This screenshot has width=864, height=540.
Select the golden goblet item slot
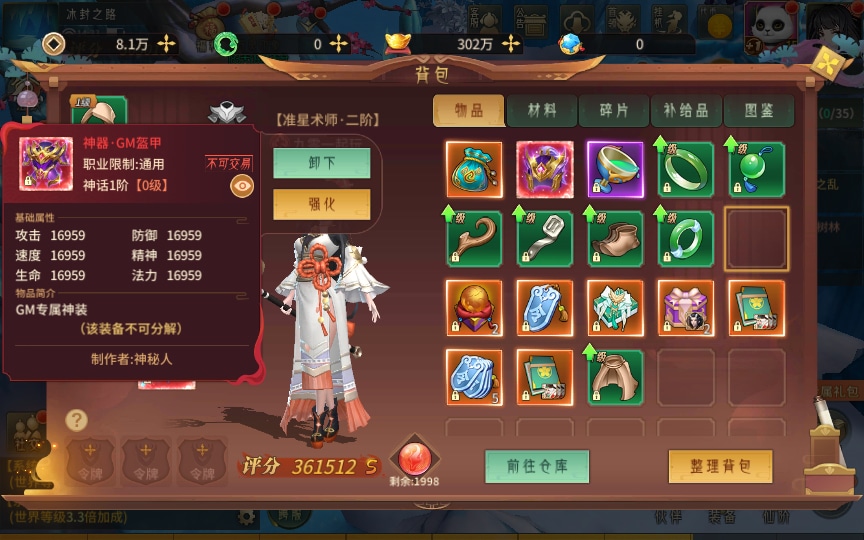tap(615, 170)
